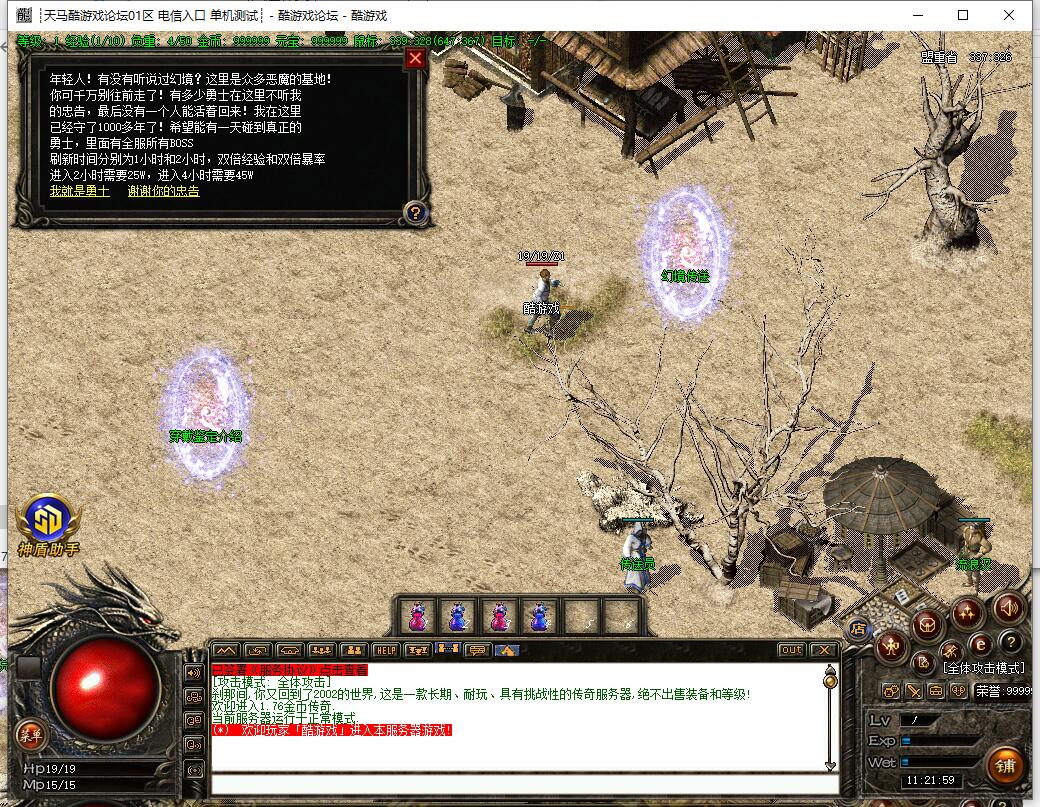The image size is (1040, 807).
Task: Open the 店 shop icon
Action: (x=857, y=628)
